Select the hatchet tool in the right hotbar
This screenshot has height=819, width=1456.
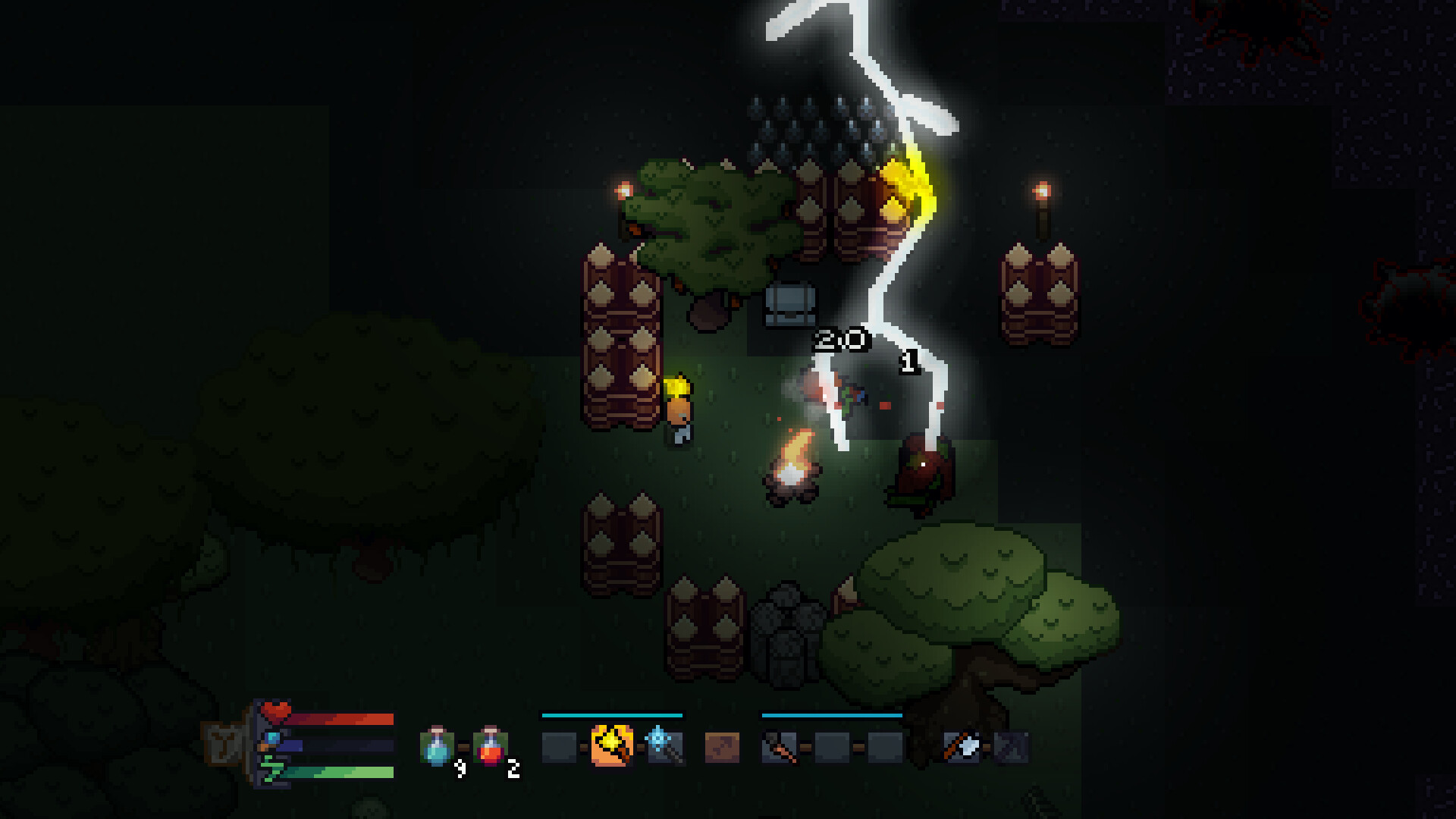963,747
